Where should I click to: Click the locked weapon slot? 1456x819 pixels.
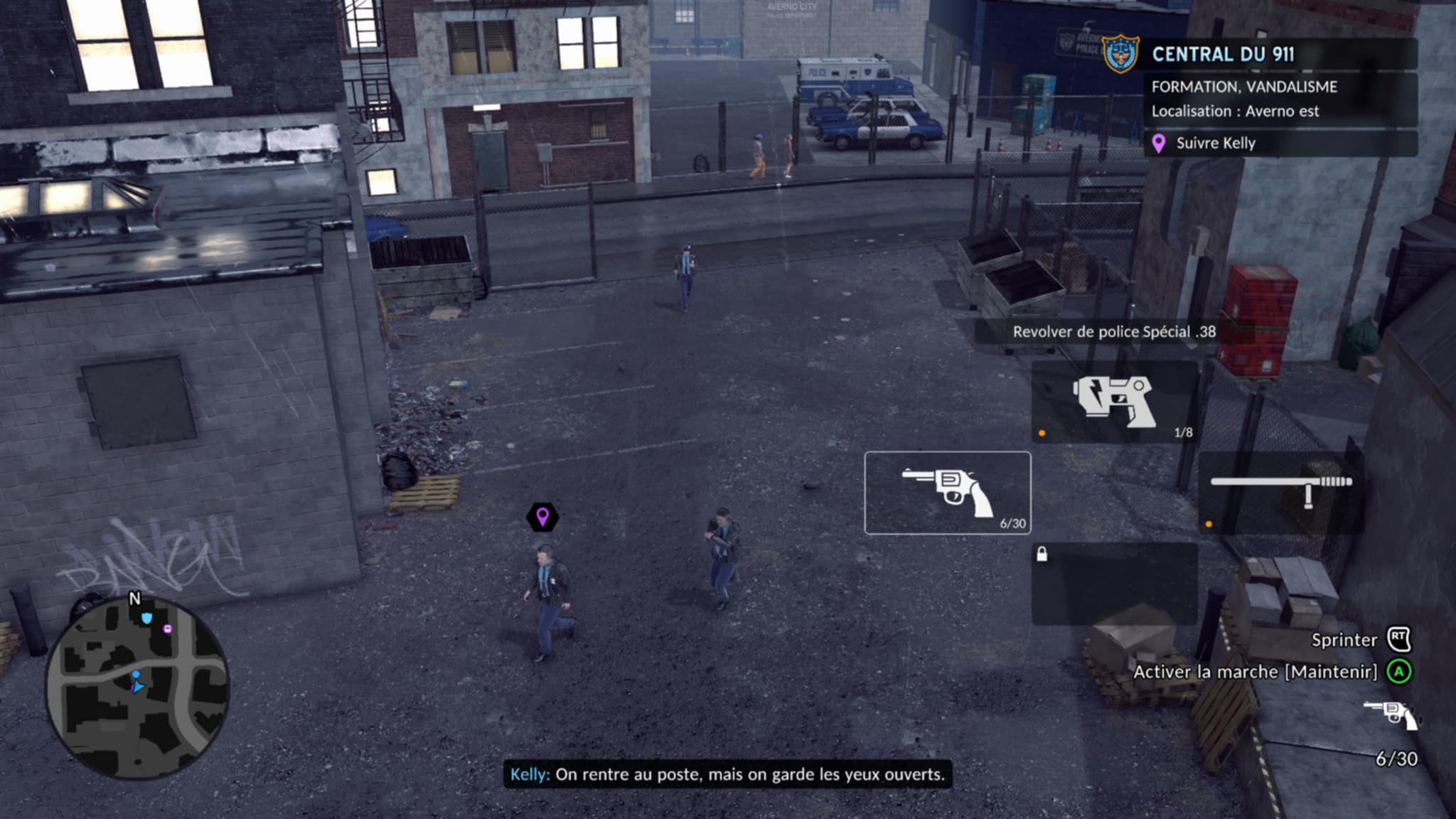(x=1114, y=584)
